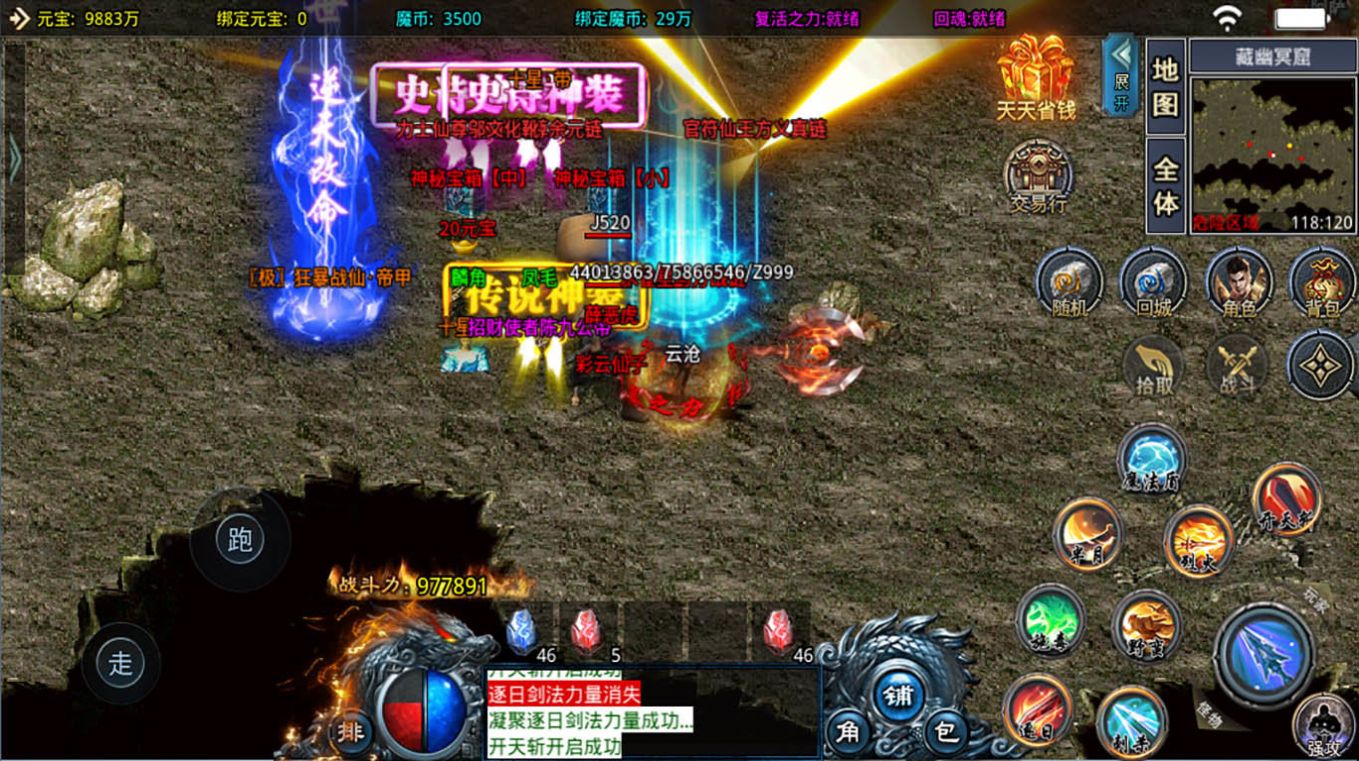This screenshot has width=1359, height=761.
Task: Use the 随机 random teleport stone
Action: click(1069, 283)
